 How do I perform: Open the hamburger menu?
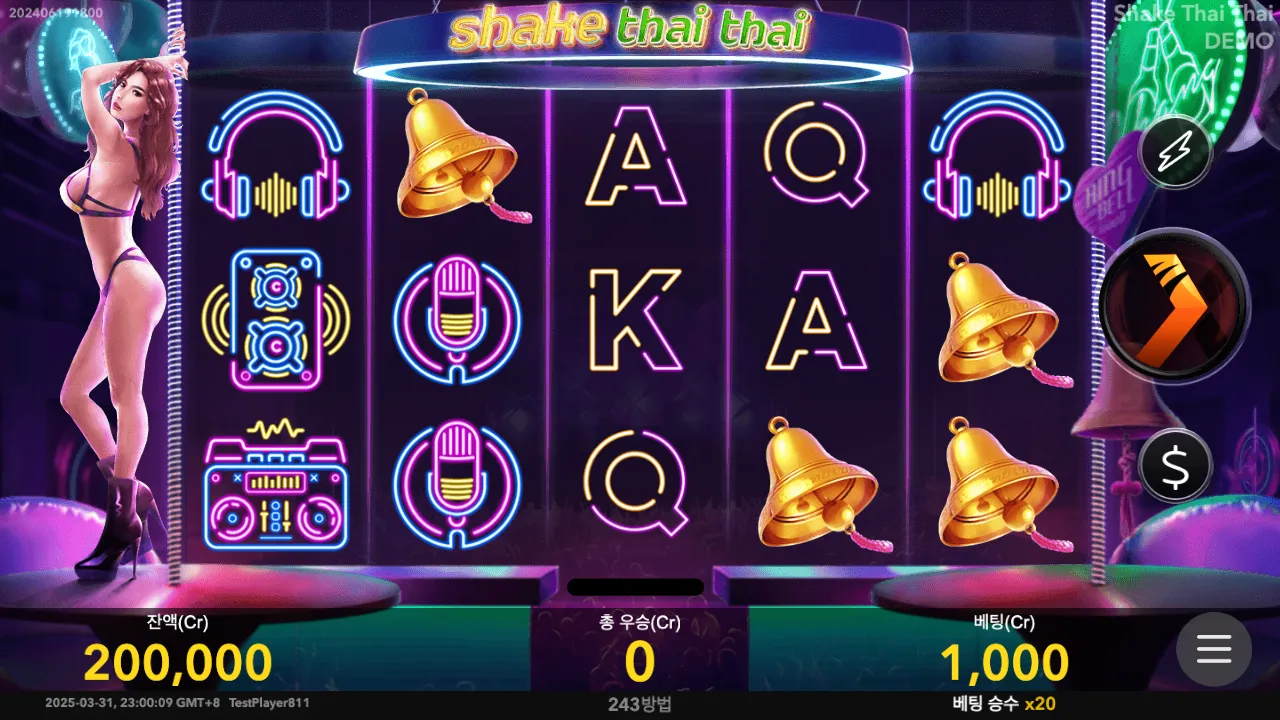[1214, 650]
